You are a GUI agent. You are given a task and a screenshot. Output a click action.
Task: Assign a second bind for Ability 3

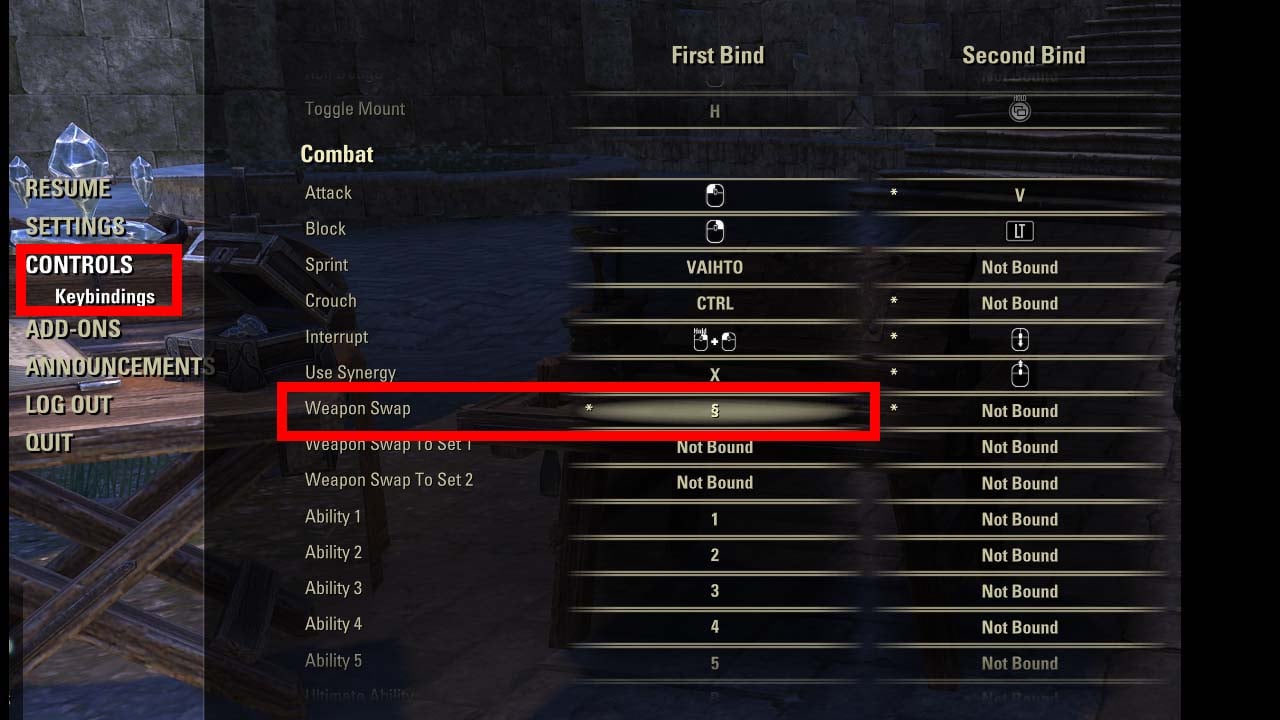(1020, 591)
